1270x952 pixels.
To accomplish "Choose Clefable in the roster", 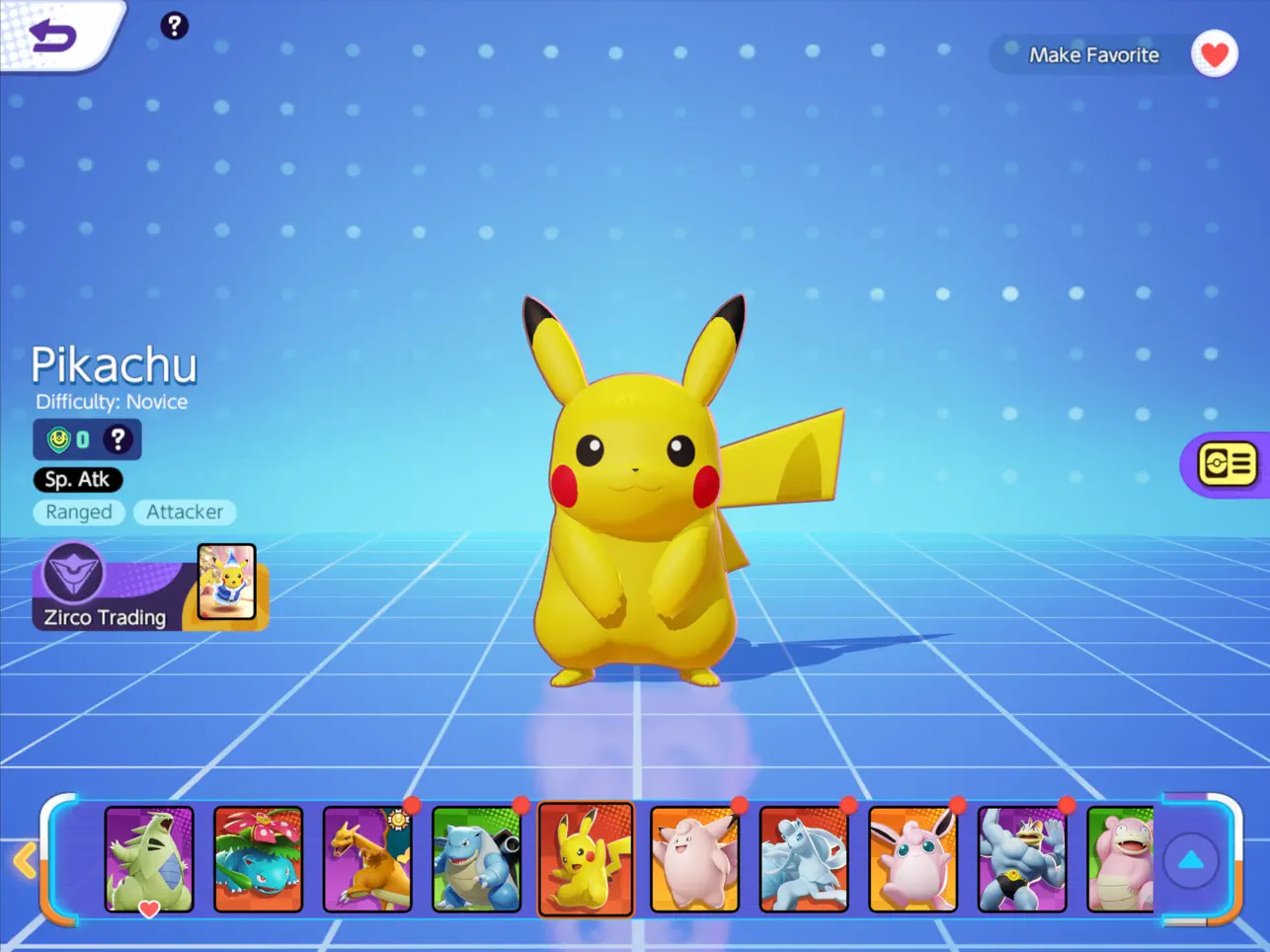I will [695, 858].
